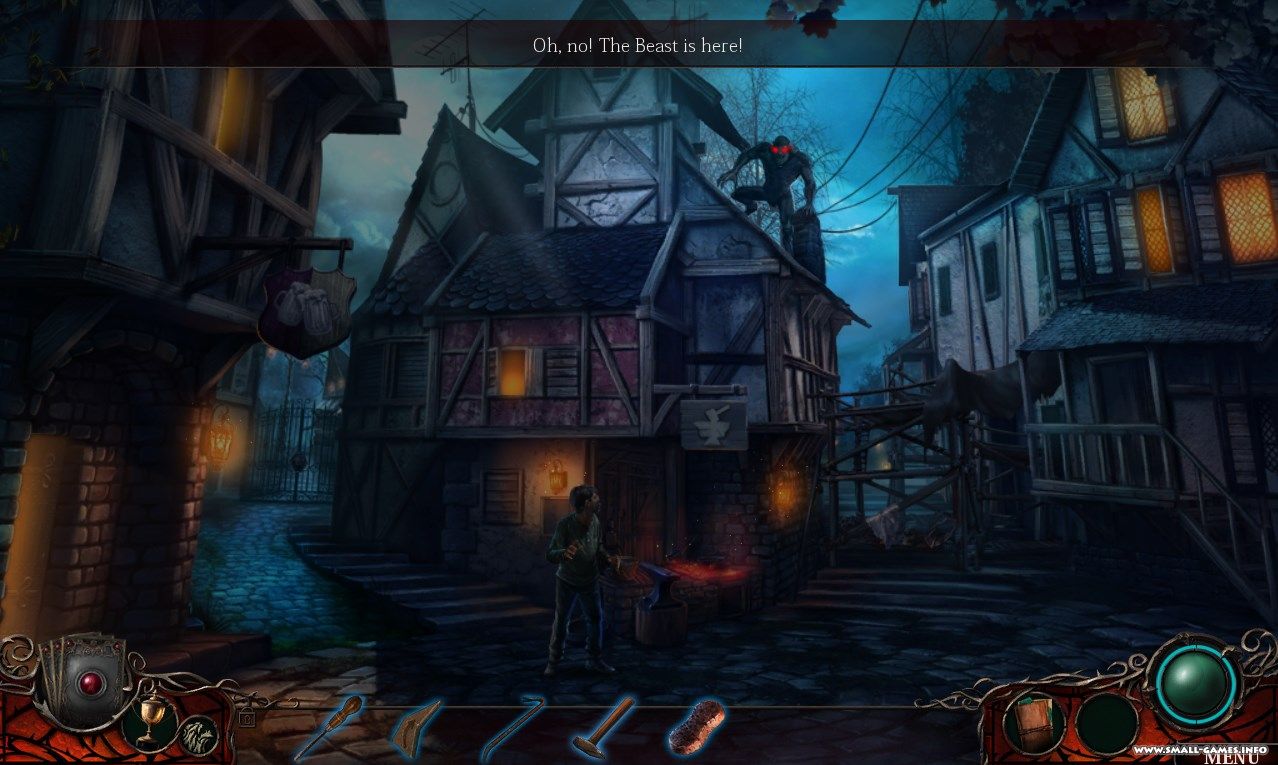
Task: Activate the green hint orb
Action: pos(1196,684)
